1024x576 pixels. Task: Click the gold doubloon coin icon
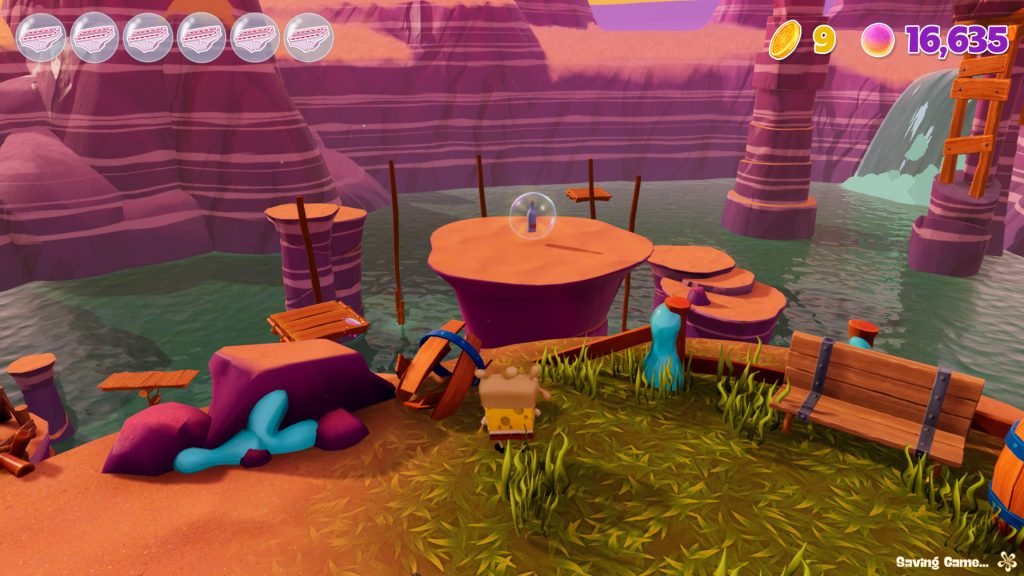[786, 40]
